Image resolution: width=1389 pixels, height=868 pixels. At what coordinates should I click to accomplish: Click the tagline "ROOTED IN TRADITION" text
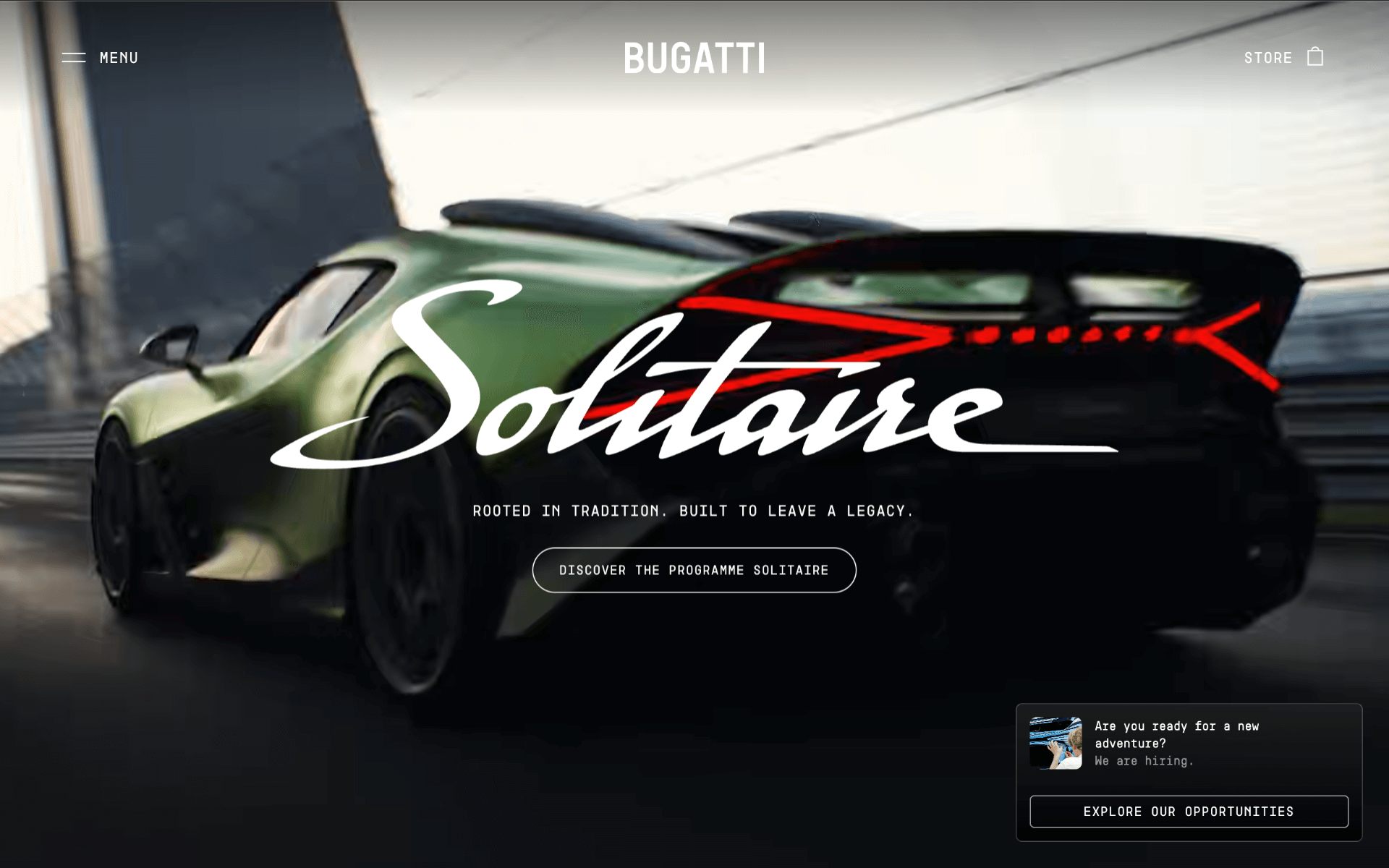click(x=693, y=510)
